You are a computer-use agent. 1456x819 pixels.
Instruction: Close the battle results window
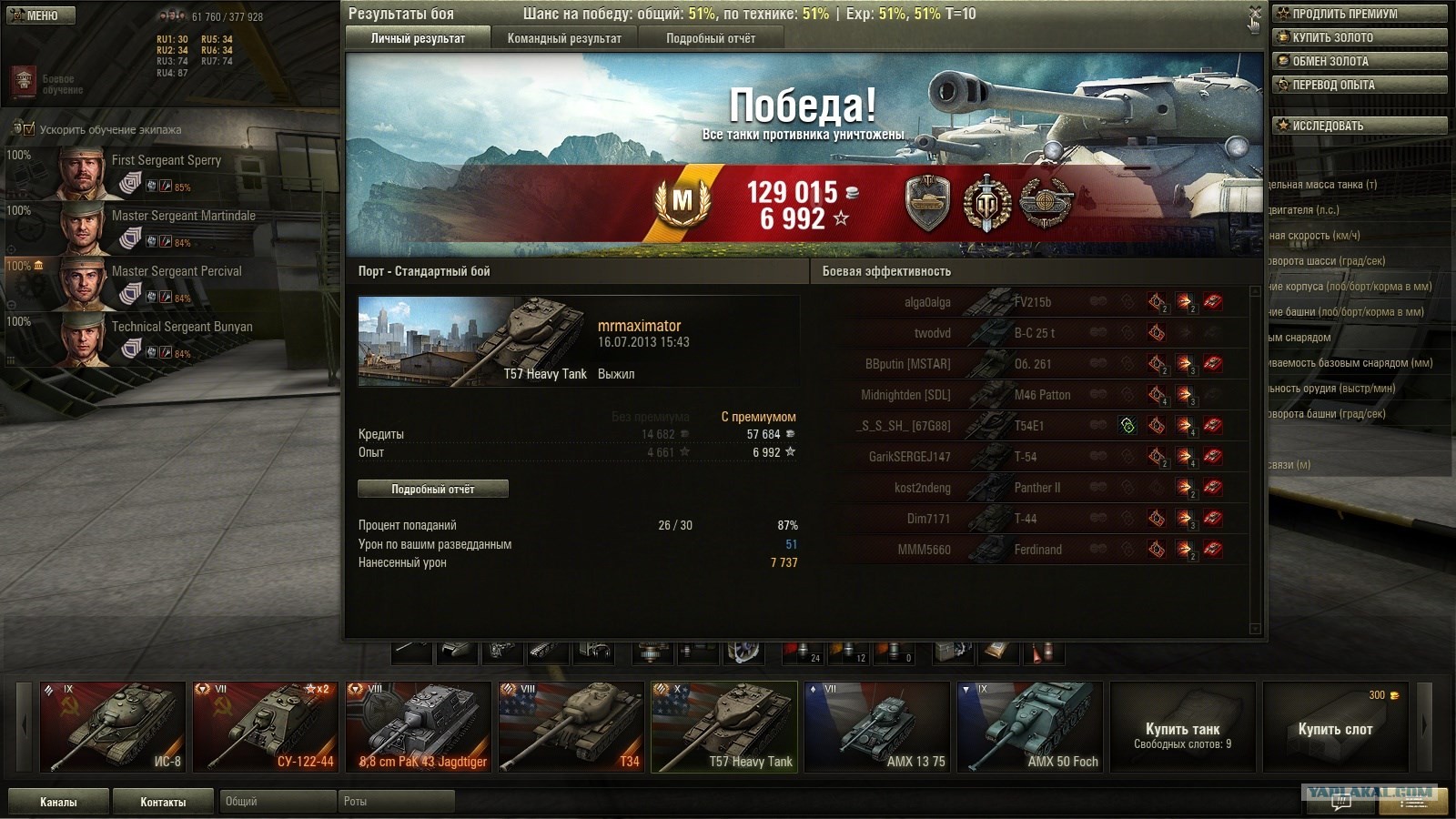[x=1255, y=13]
